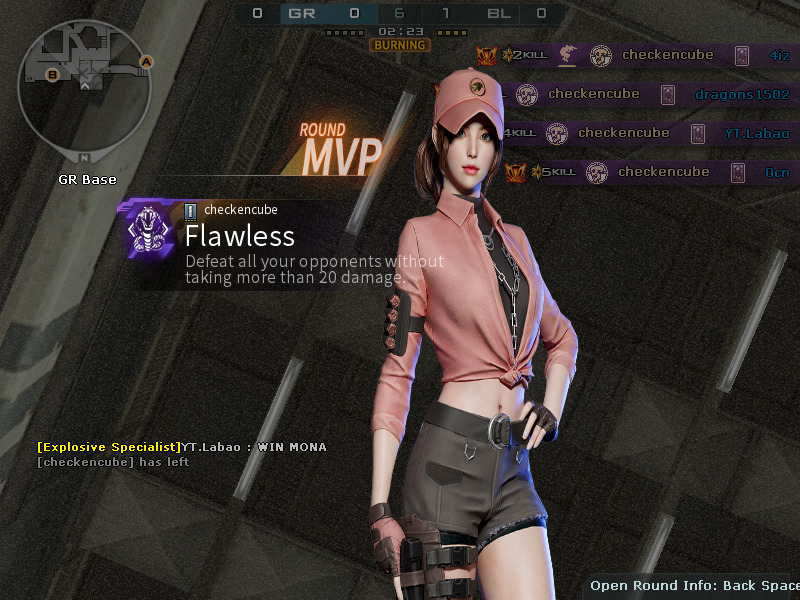Select bombsite A marker on the minimap
This screenshot has width=800, height=600.
point(146,62)
